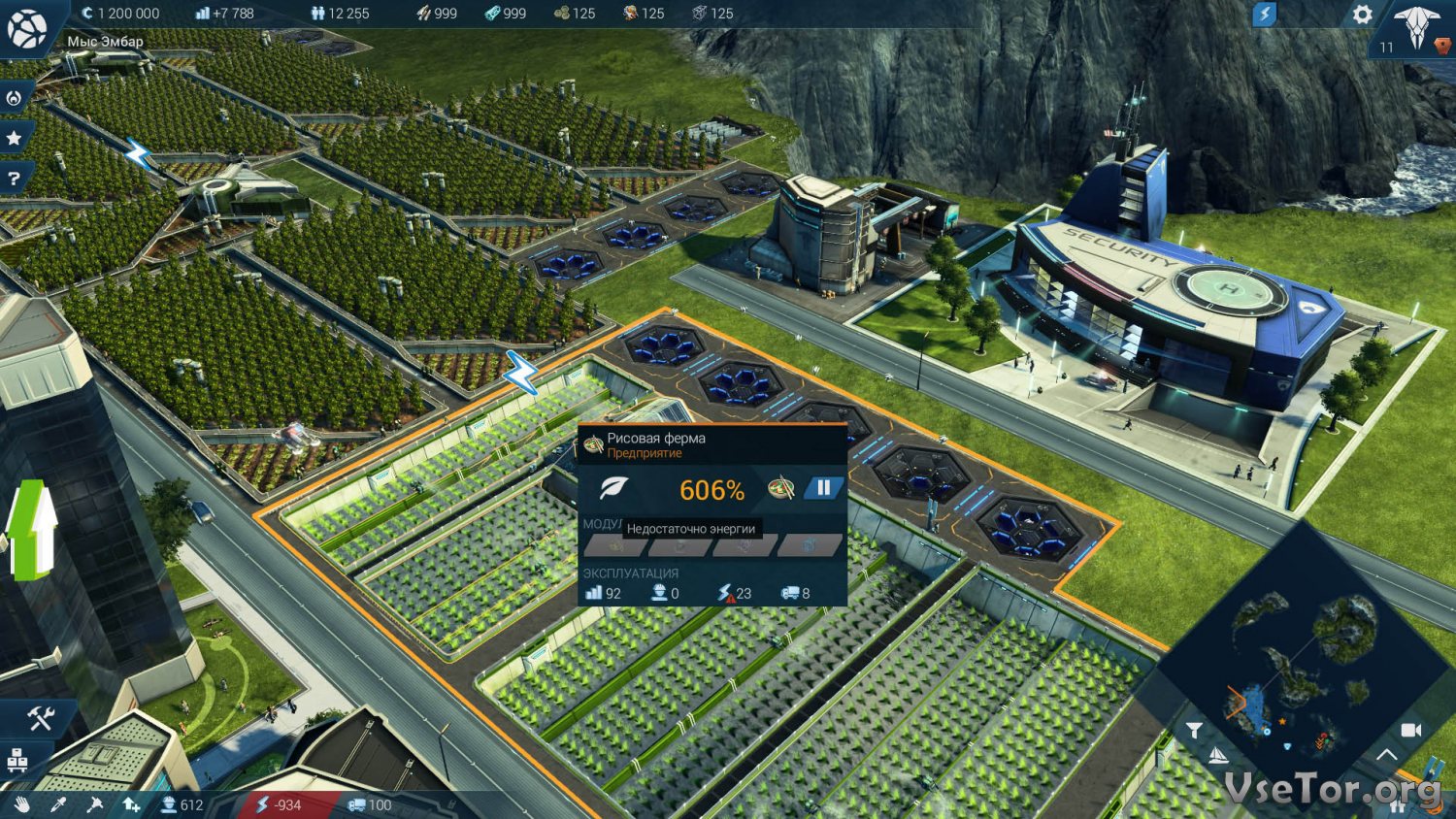Open the question mark help tab
This screenshot has height=819, width=1456.
tap(15, 179)
